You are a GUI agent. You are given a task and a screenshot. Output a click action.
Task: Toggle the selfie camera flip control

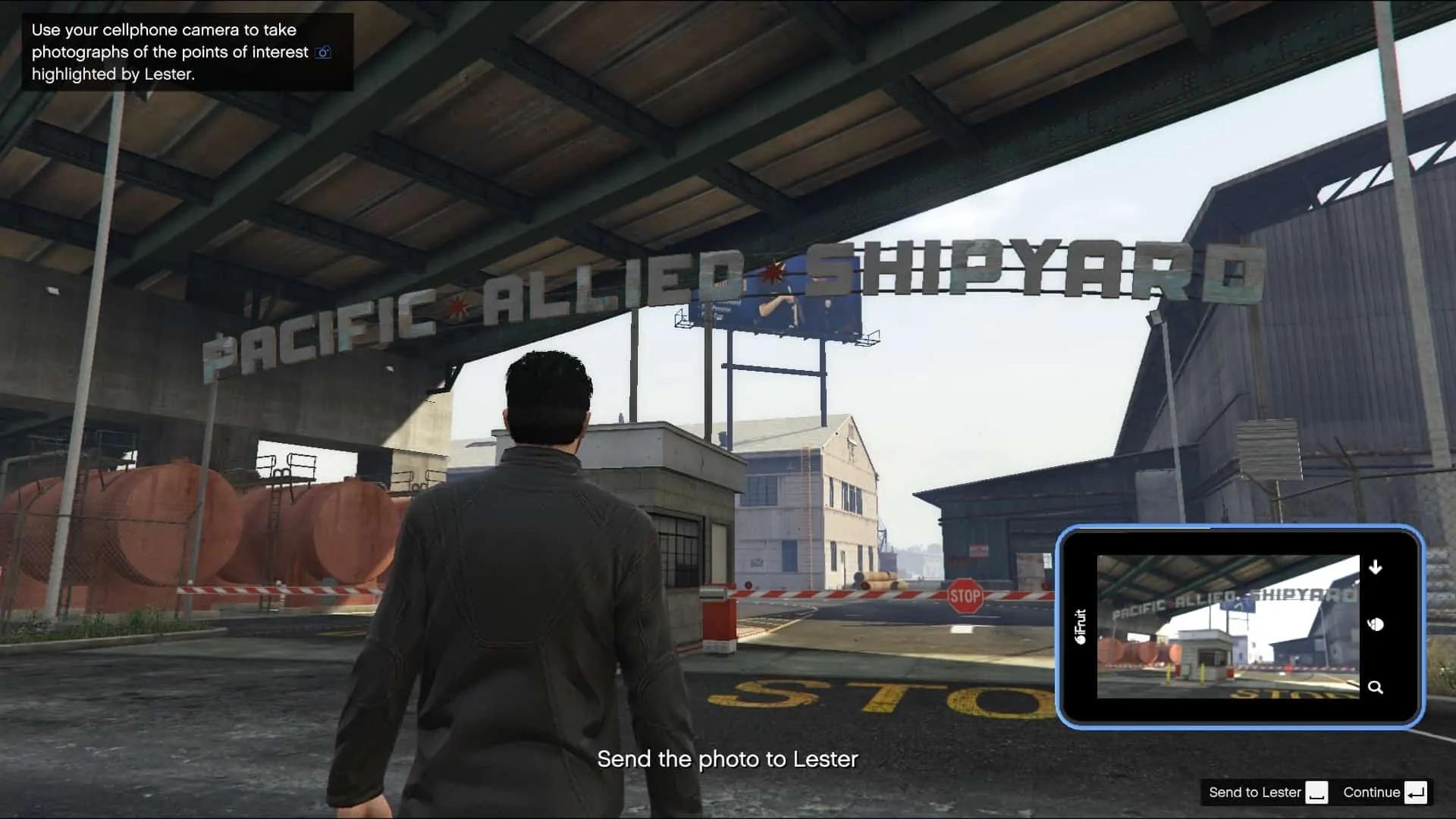click(x=1377, y=625)
